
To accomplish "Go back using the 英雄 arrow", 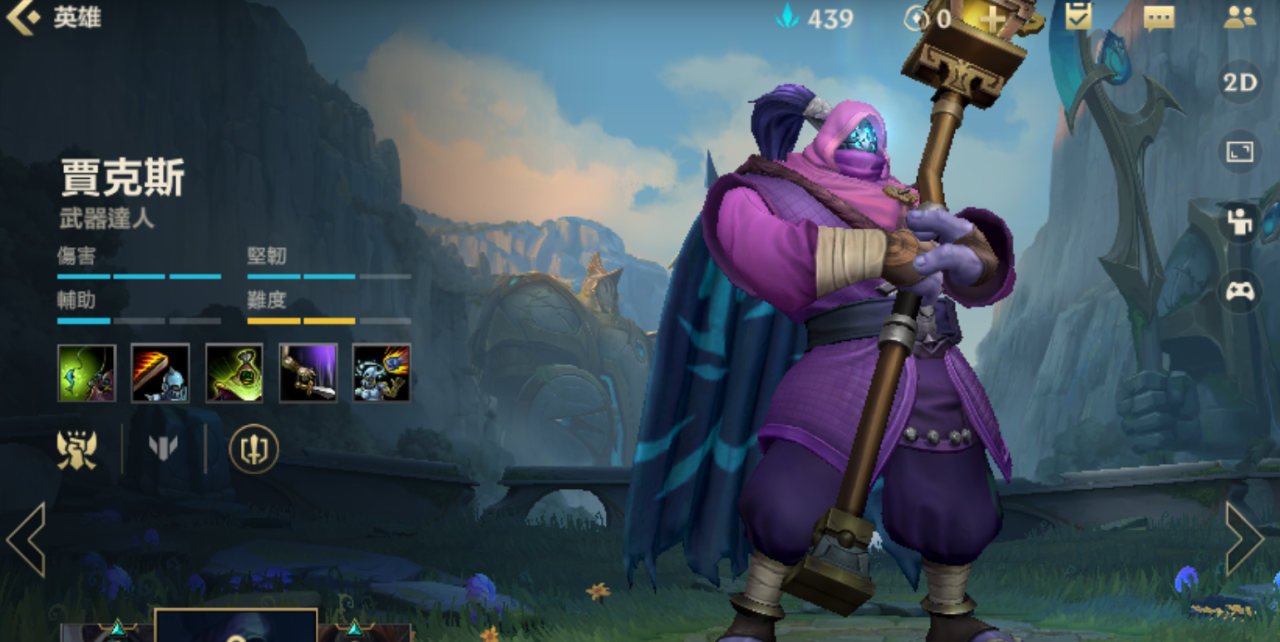I will [x=23, y=17].
